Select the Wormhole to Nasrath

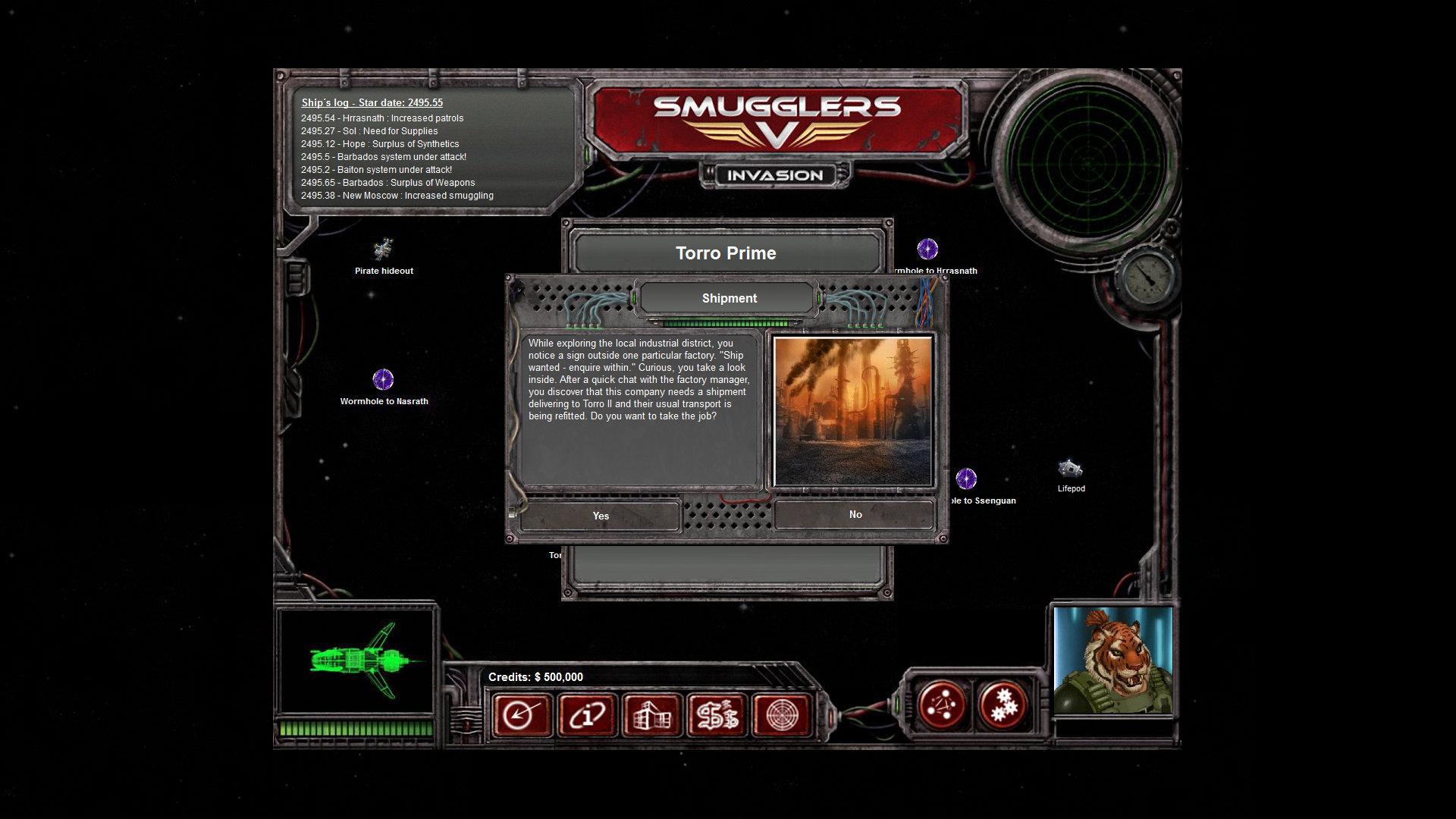point(383,378)
